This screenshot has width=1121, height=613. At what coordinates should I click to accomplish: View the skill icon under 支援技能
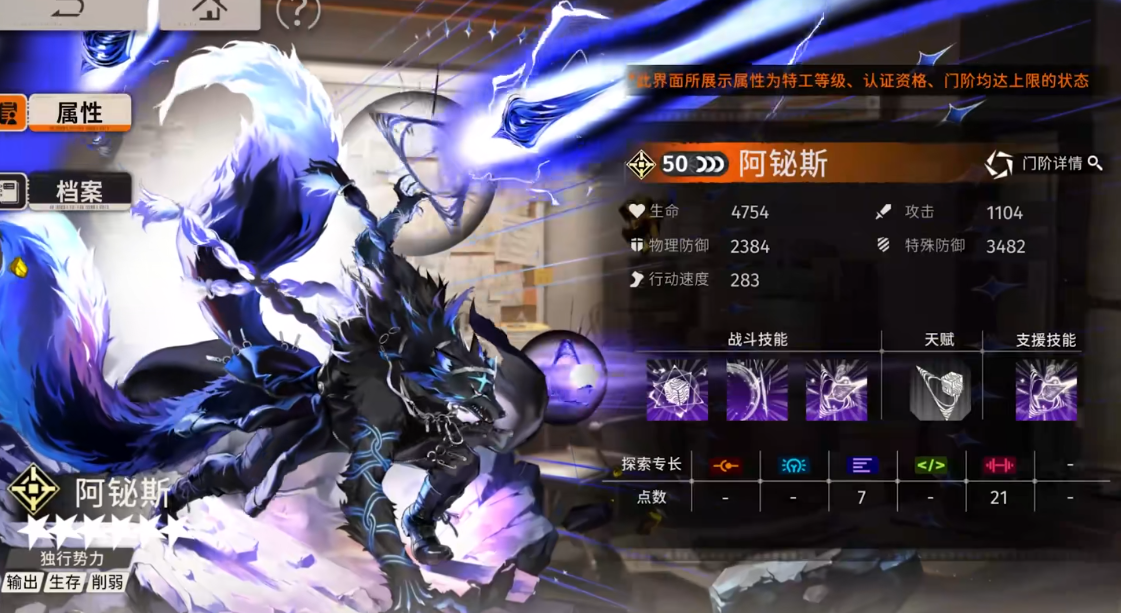(x=1046, y=390)
